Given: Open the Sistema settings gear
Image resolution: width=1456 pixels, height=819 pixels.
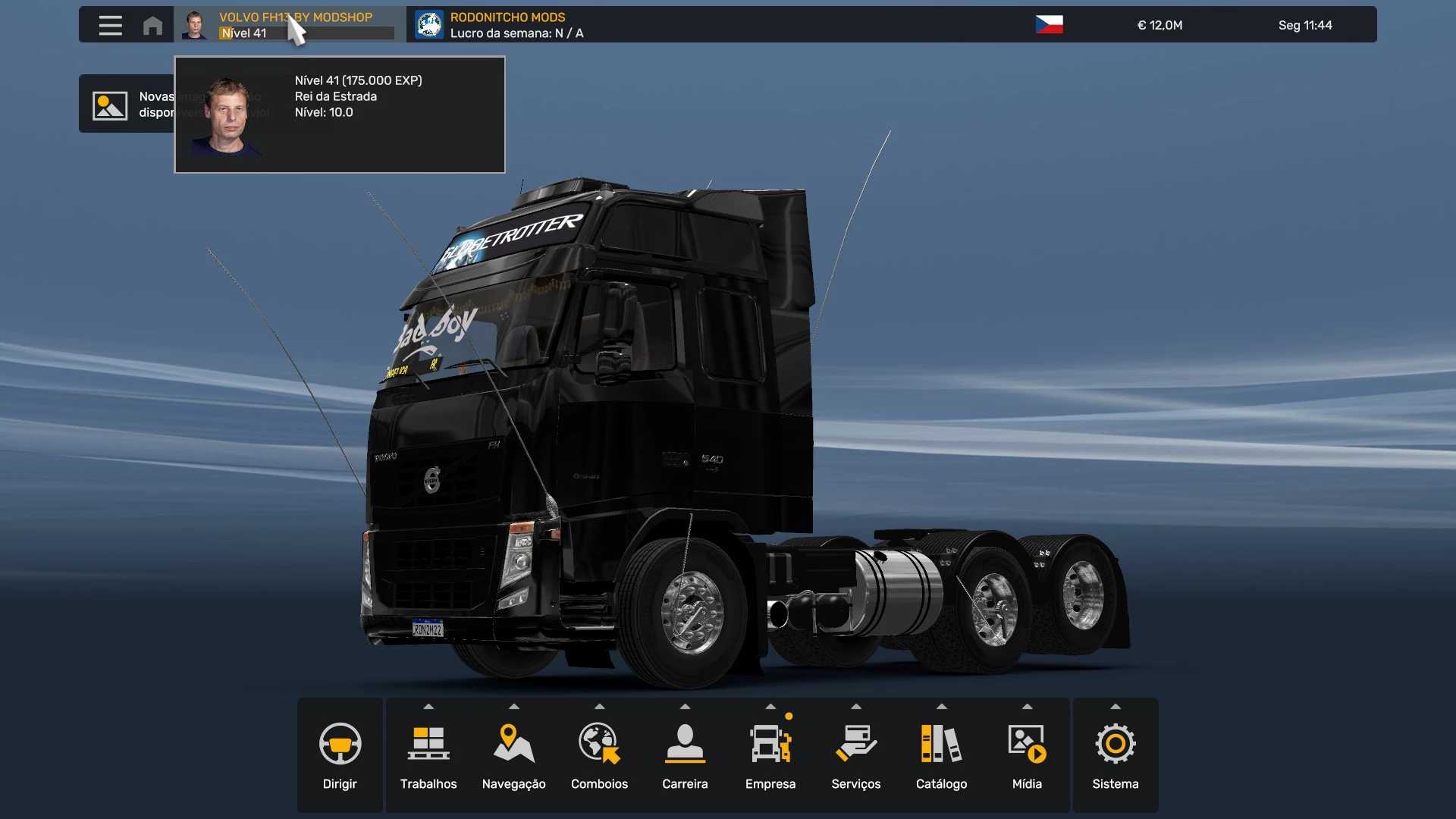Looking at the screenshot, I should click(x=1115, y=755).
